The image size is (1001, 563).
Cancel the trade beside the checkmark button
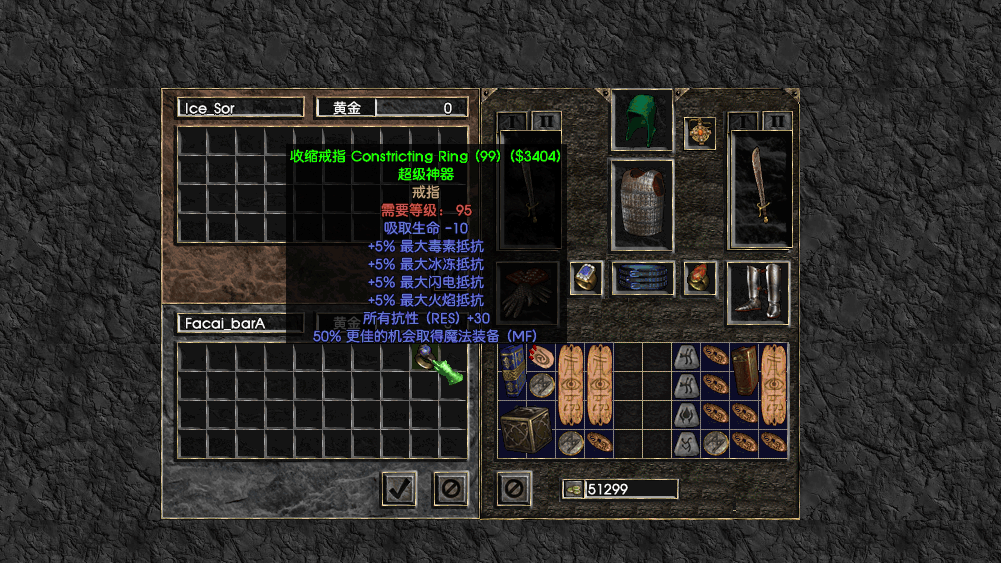450,488
